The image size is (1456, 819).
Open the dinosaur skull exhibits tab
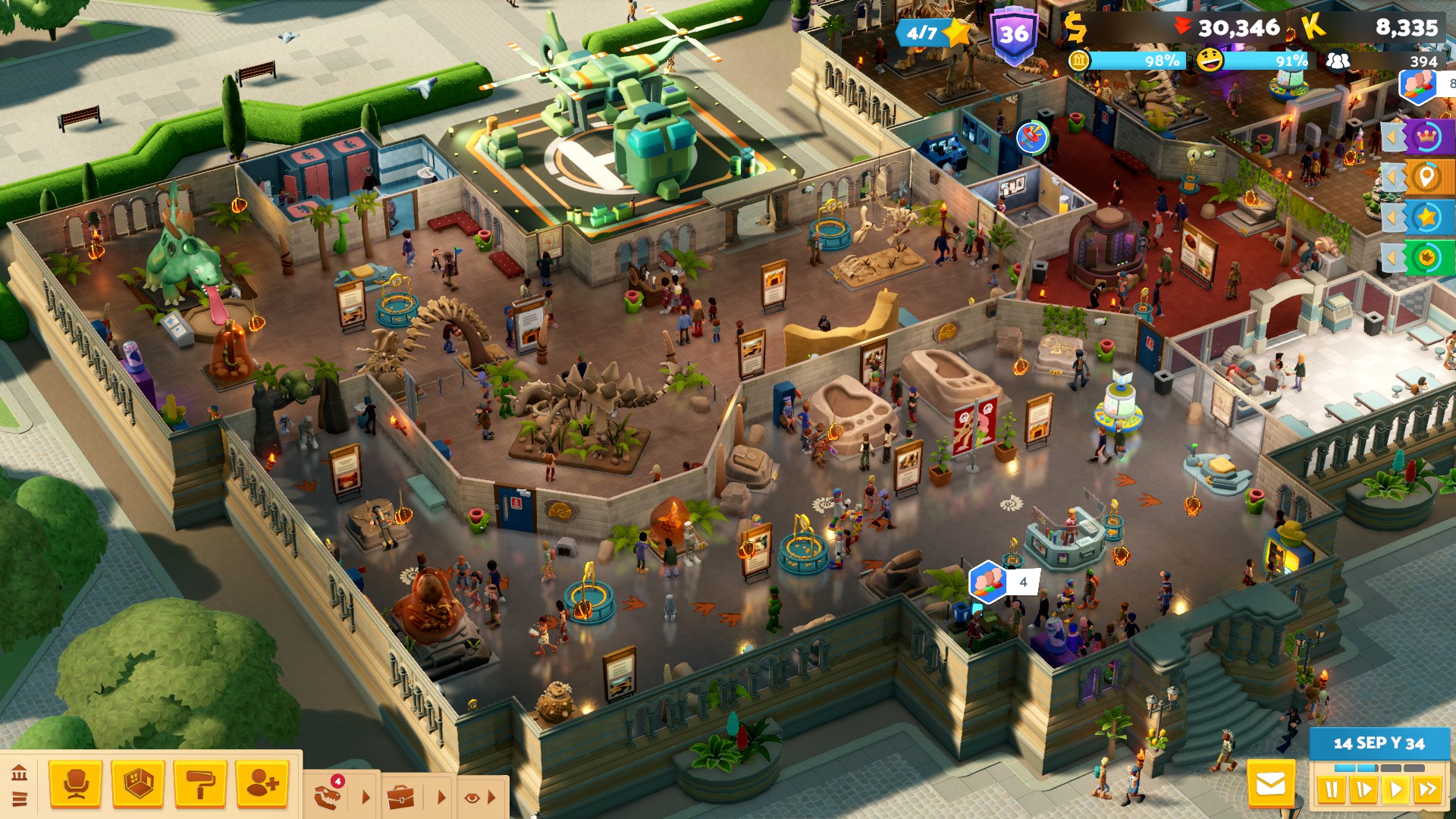(329, 796)
